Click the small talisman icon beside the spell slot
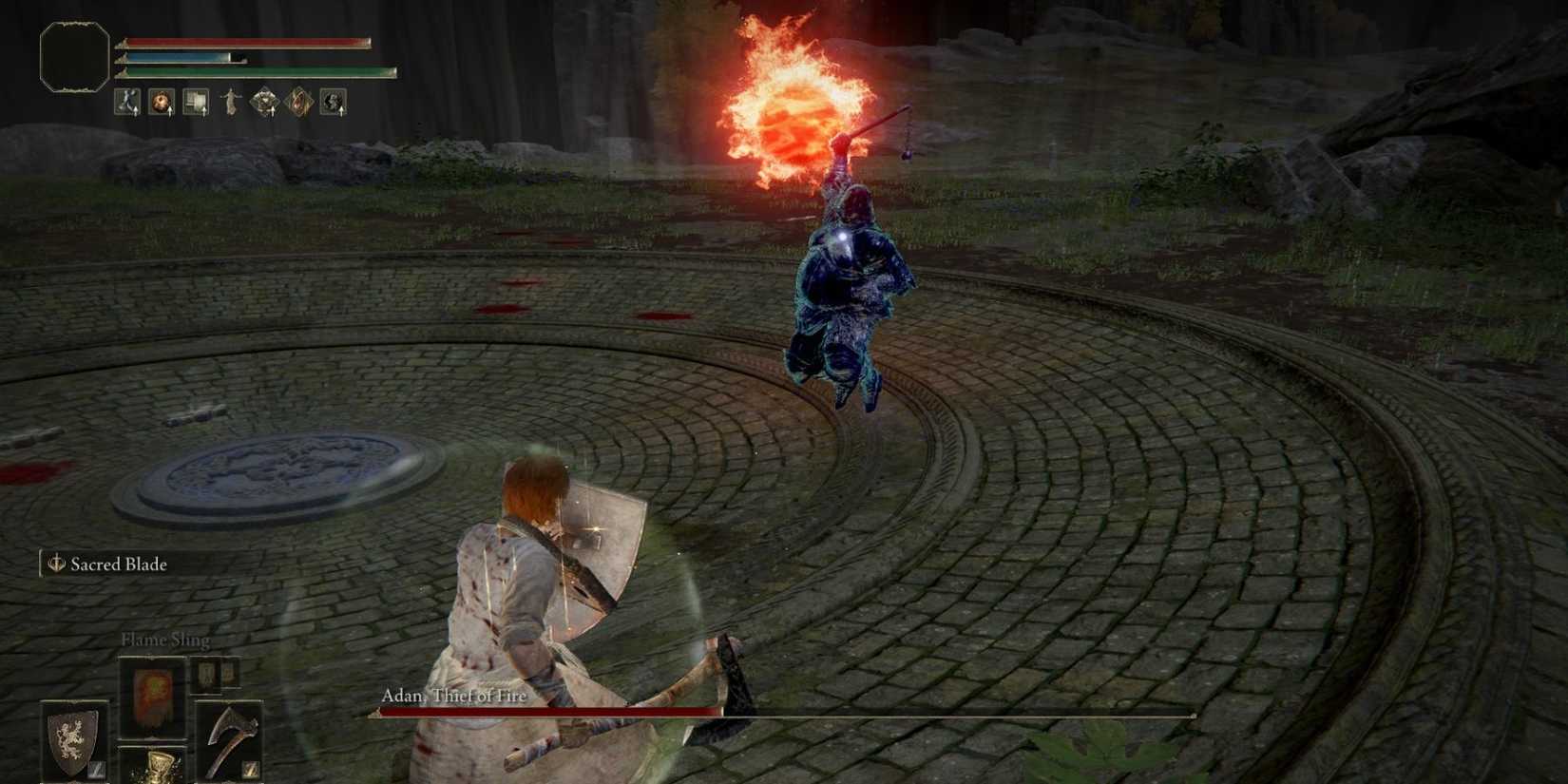Viewport: 1568px width, 784px height. 207,675
